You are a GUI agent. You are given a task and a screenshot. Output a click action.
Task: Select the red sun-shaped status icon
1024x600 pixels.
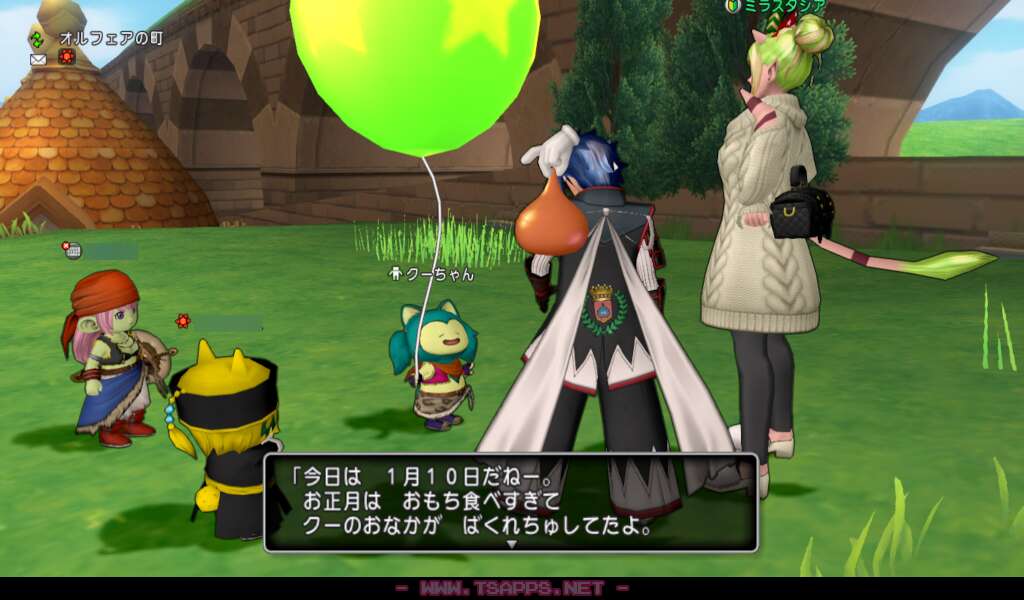pyautogui.click(x=67, y=57)
